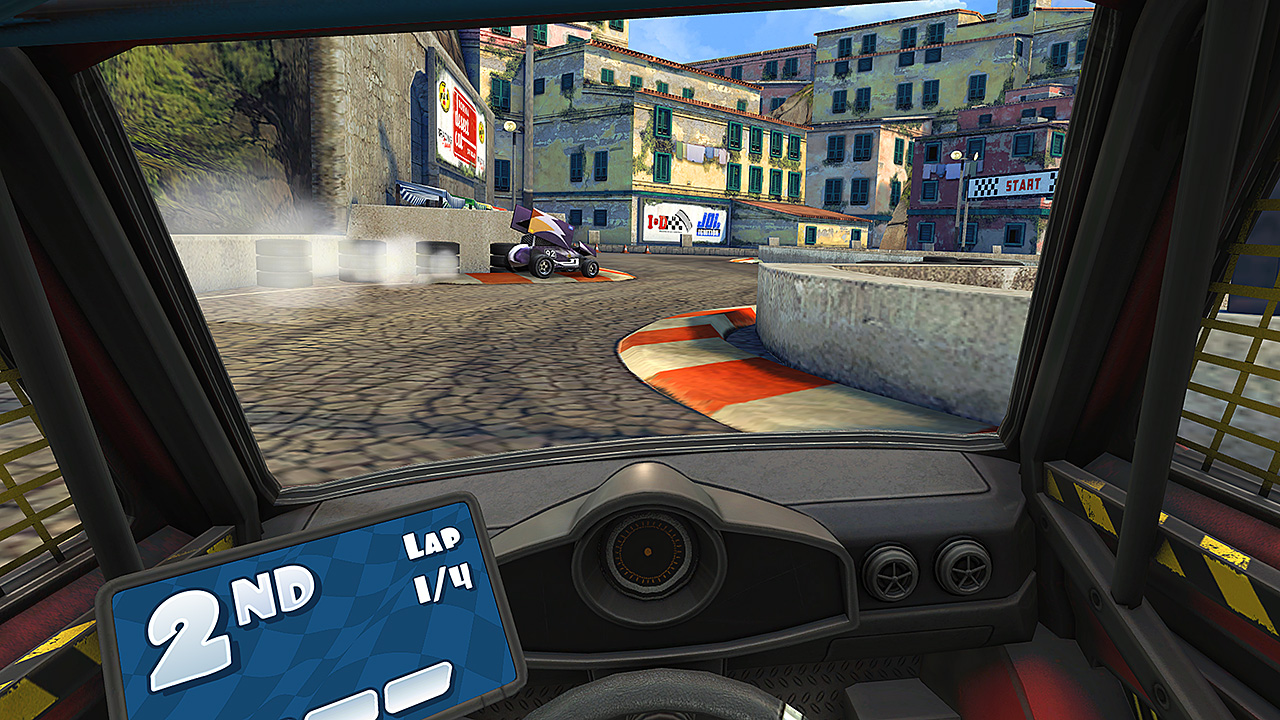The image size is (1280, 720).
Task: Click the white nitro bar under the HUD
Action: click(x=420, y=690)
